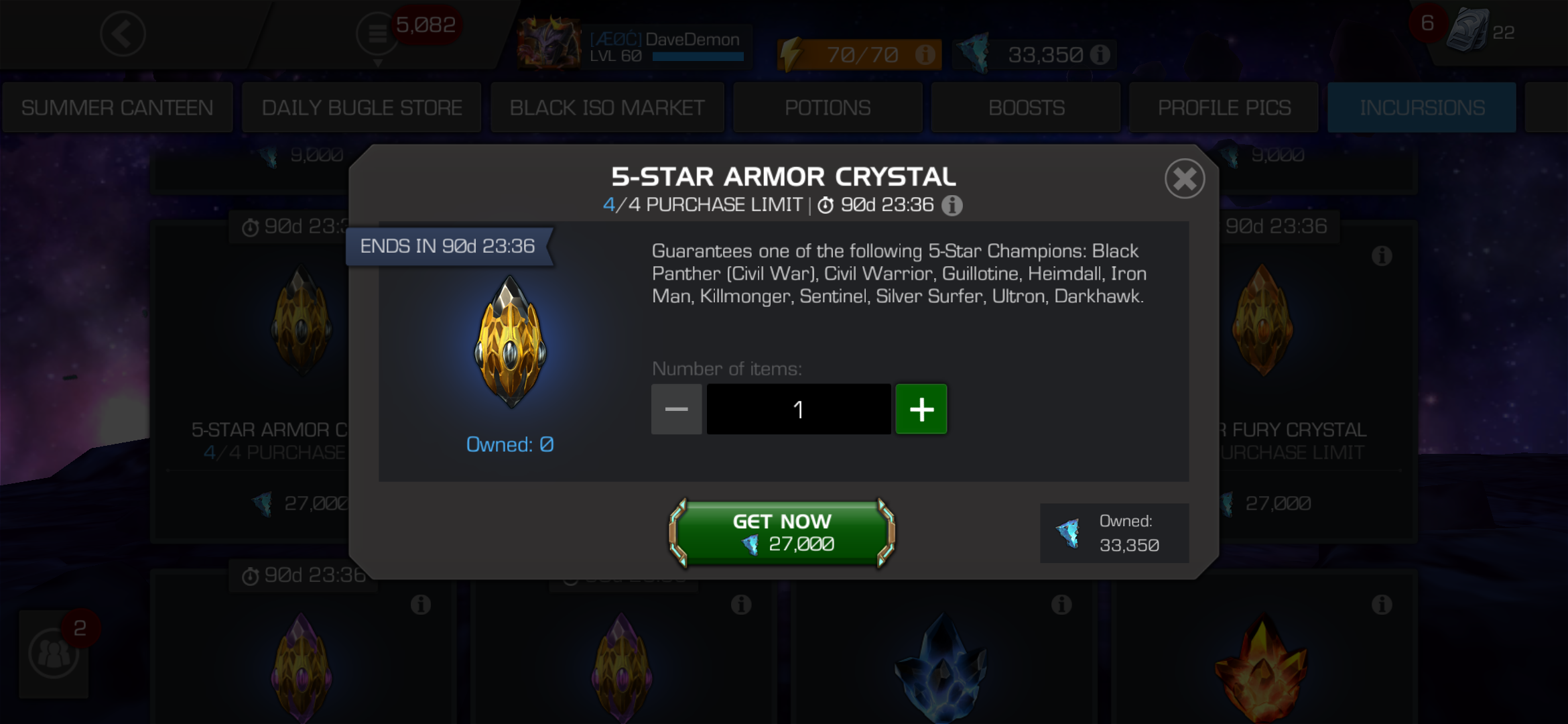Open the purchase limit timer info tooltip

point(952,206)
